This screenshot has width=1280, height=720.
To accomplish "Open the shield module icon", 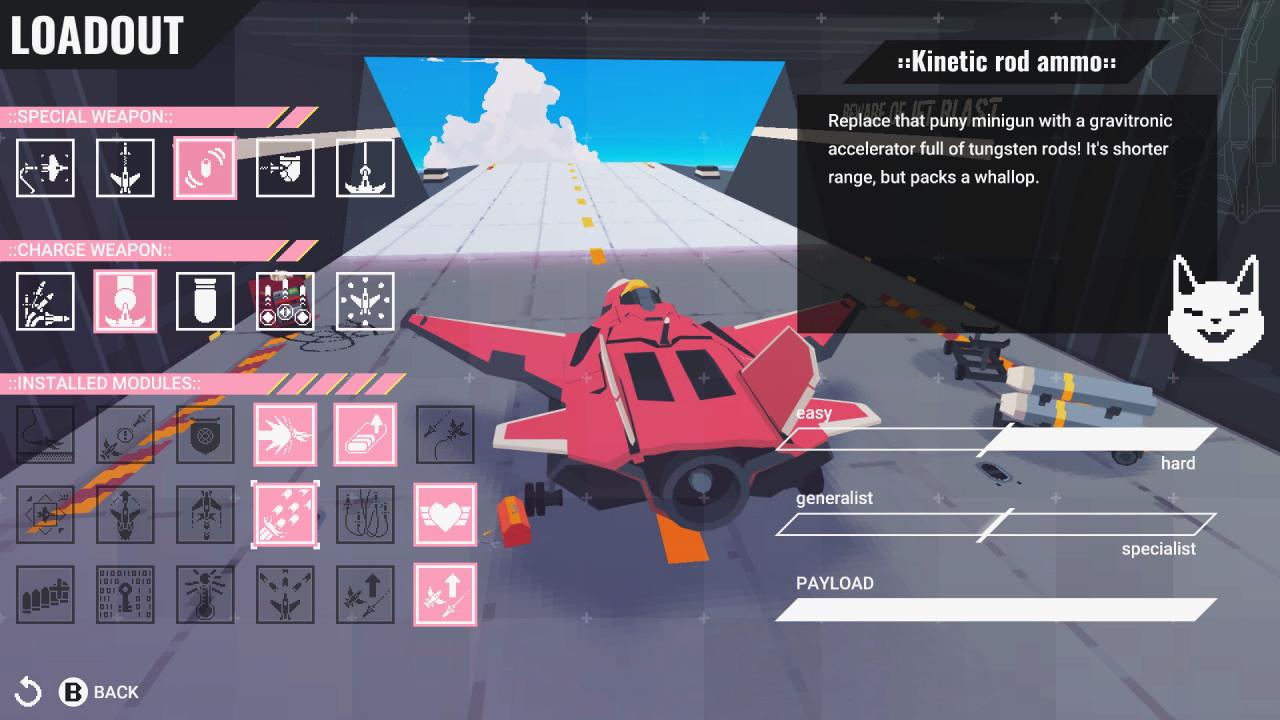I will pos(205,435).
